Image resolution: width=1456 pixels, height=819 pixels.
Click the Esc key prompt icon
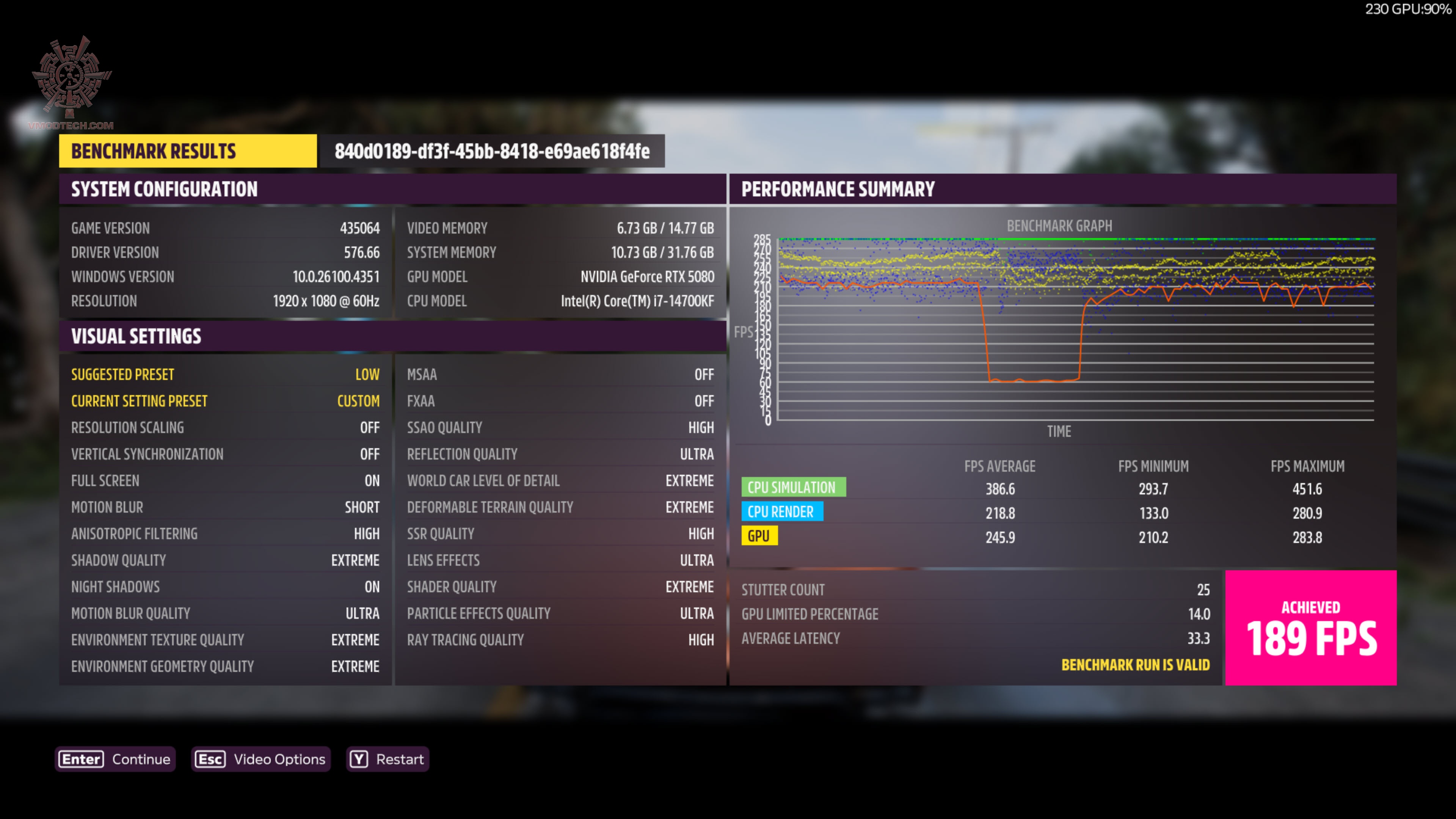tap(210, 759)
